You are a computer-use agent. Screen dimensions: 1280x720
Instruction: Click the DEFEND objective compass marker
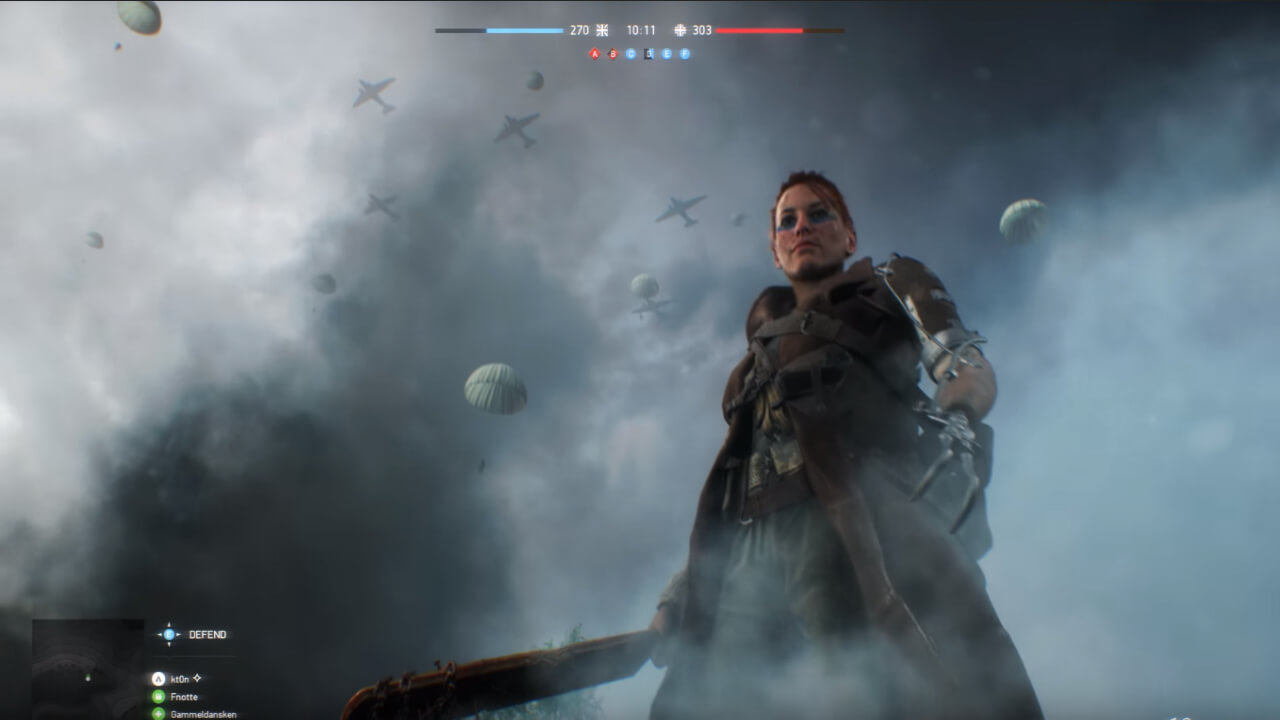[170, 634]
